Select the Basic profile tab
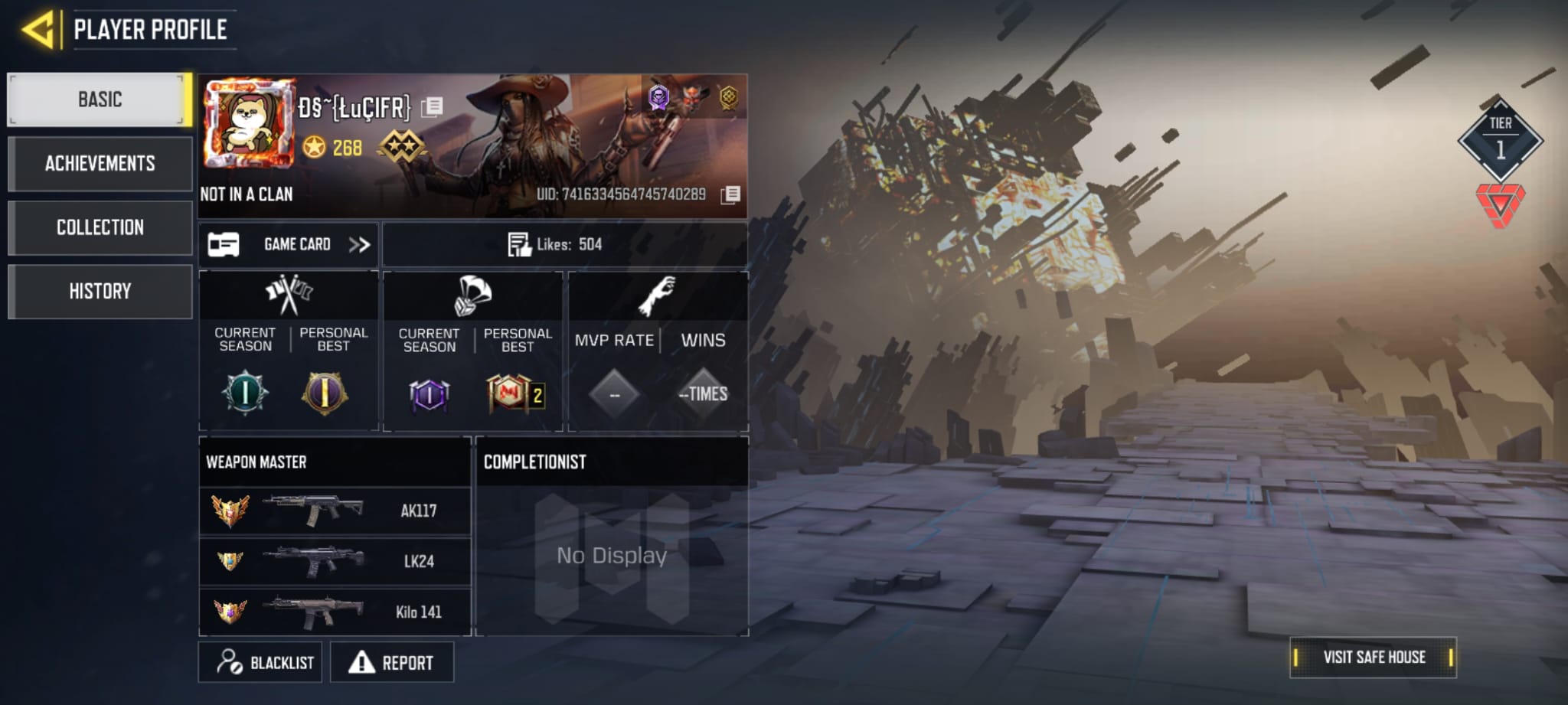Viewport: 1568px width, 705px height. (100, 100)
